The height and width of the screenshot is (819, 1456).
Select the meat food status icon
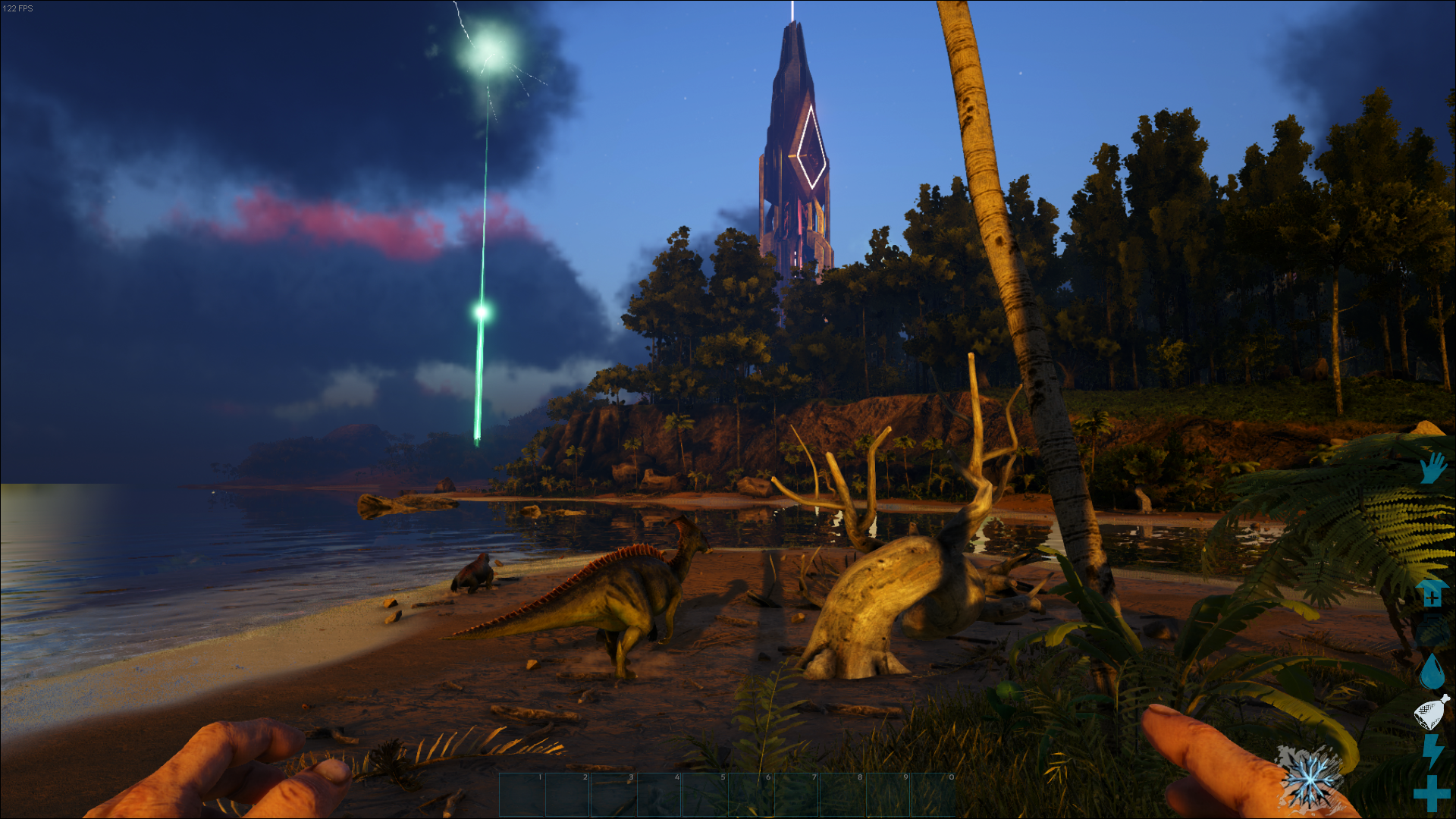coord(1432,712)
